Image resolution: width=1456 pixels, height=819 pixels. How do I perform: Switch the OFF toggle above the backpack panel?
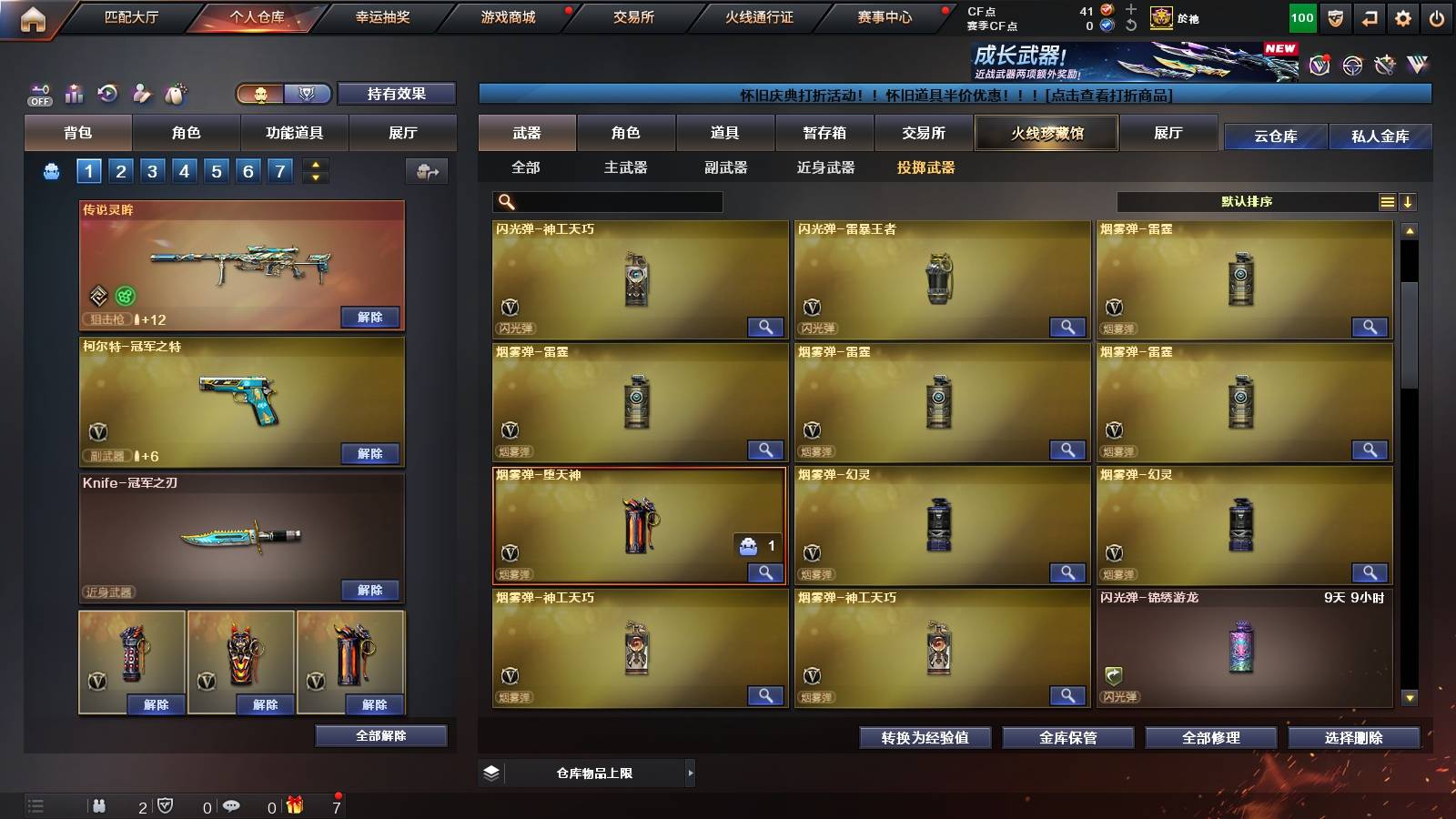point(38,94)
